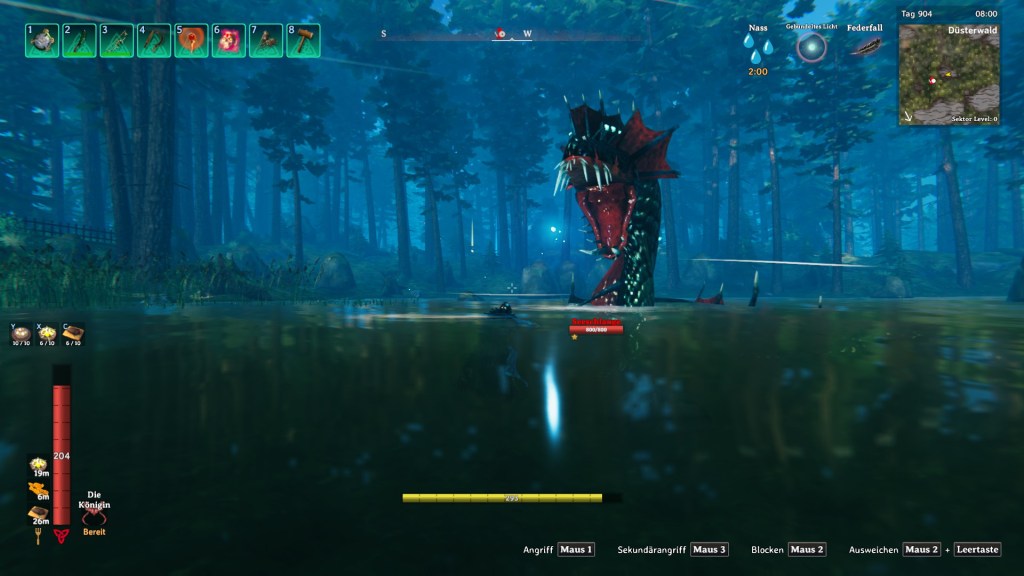Click the orange food buff with 6m left
Screen dimensions: 1024x576
(40, 489)
